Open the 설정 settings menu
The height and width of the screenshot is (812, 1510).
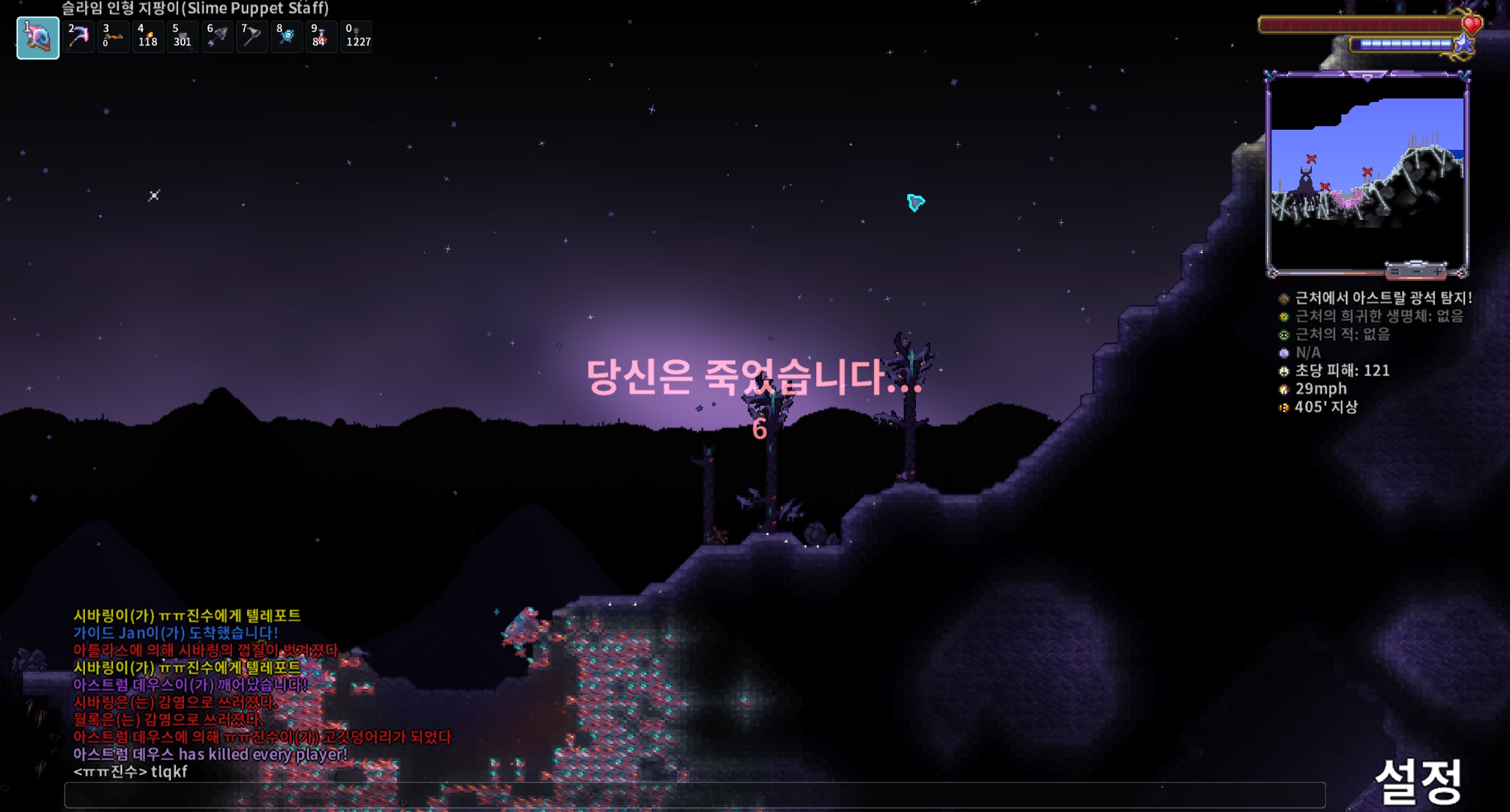click(1418, 781)
